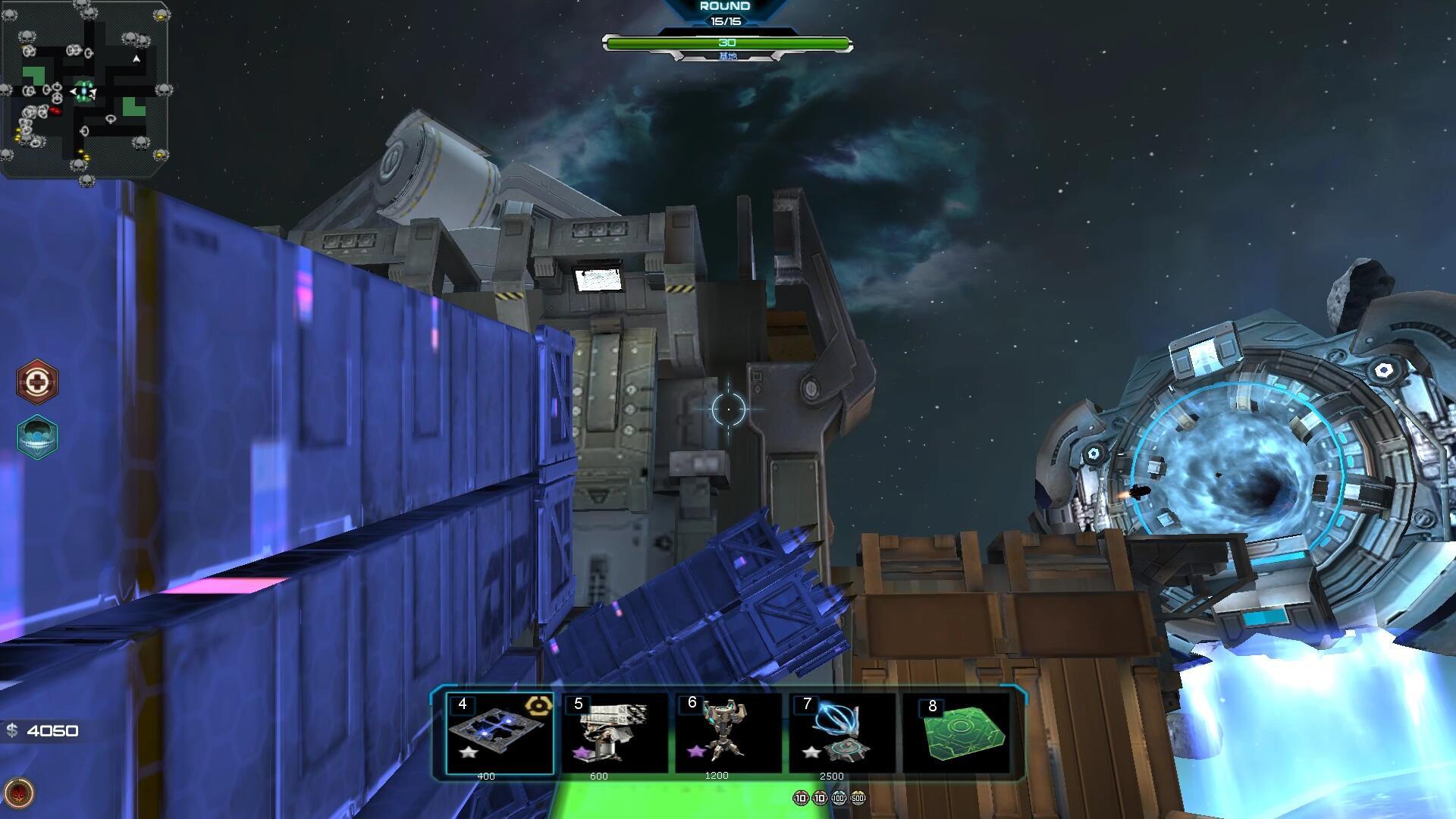This screenshot has height=819, width=1456.
Task: Choose the rocket launcher tower in slot 5
Action: pos(614,733)
